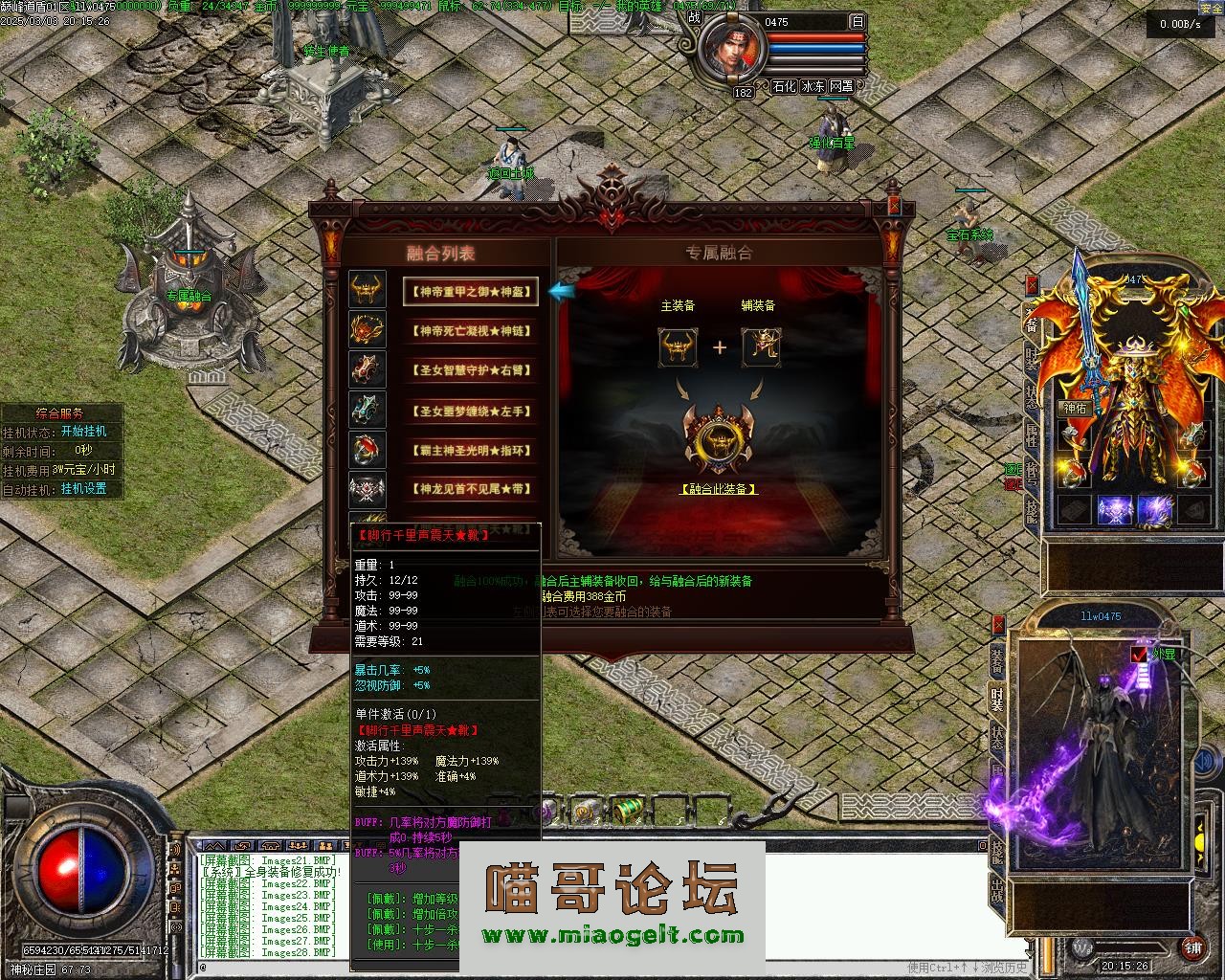Select the auxiliary equipment slot

click(x=761, y=346)
